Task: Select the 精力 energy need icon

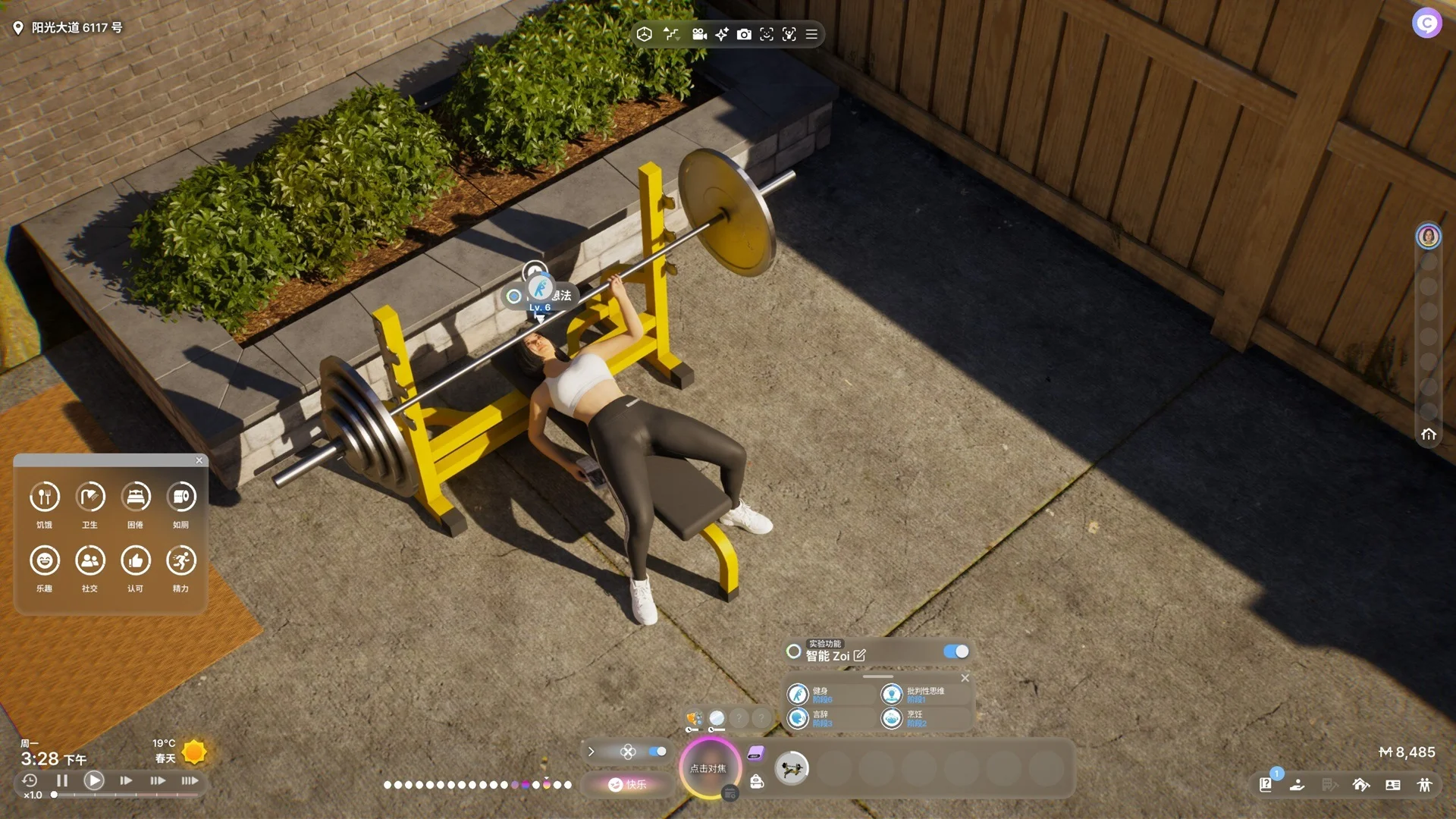Action: point(180,561)
